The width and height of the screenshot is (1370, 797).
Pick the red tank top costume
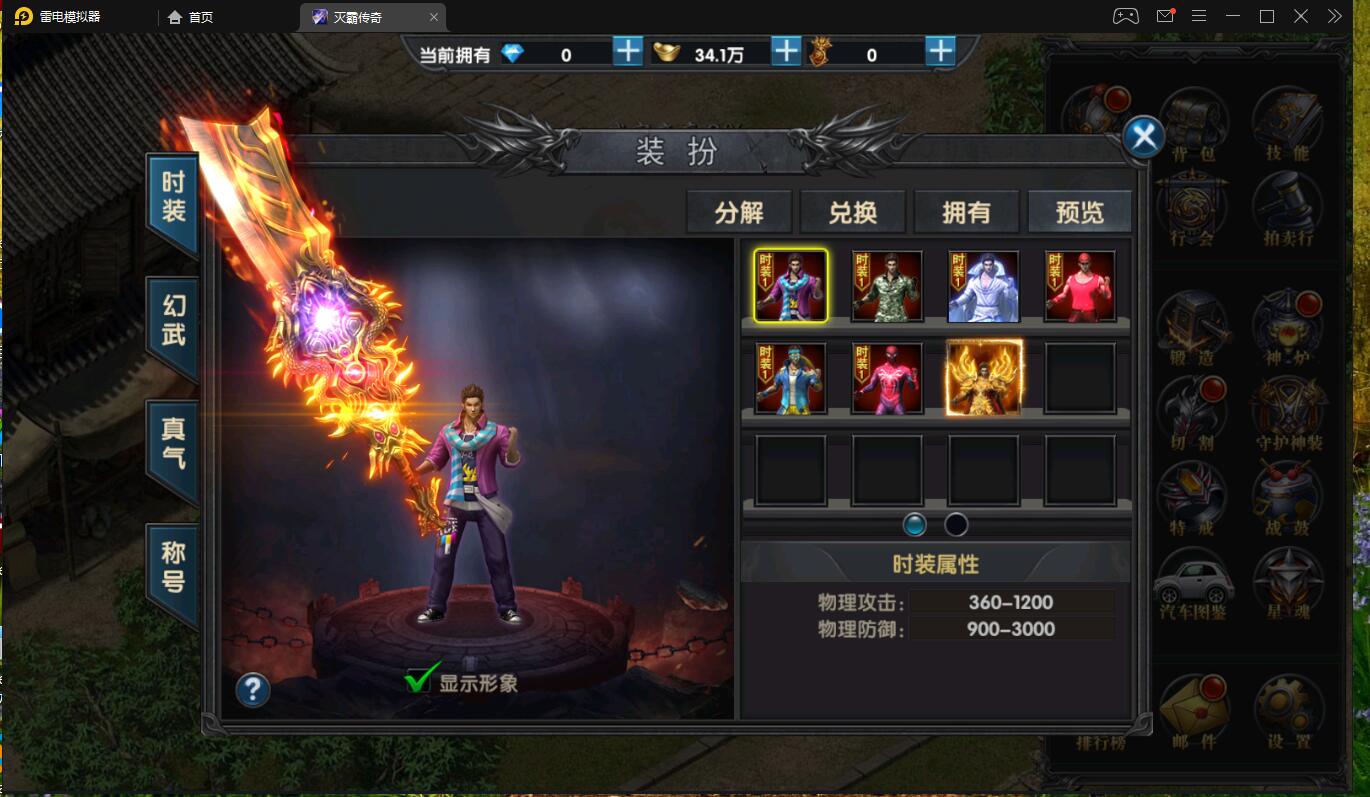click(1080, 286)
